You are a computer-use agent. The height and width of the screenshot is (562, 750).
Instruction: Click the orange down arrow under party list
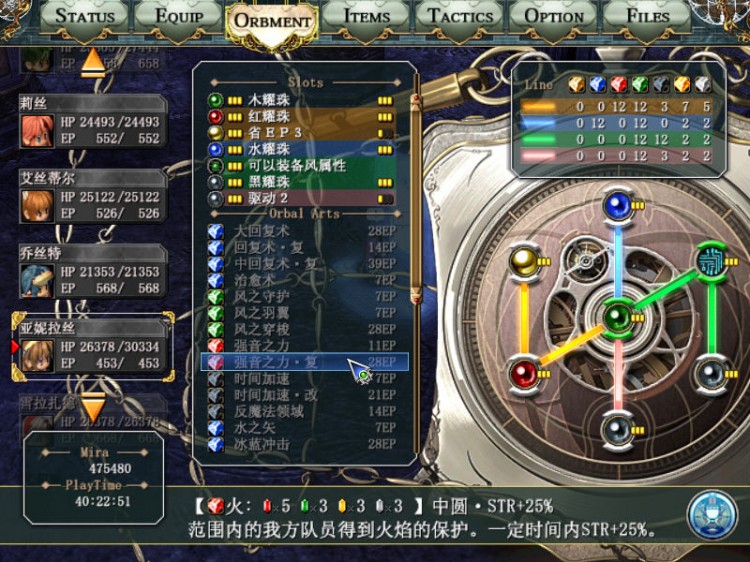(92, 408)
